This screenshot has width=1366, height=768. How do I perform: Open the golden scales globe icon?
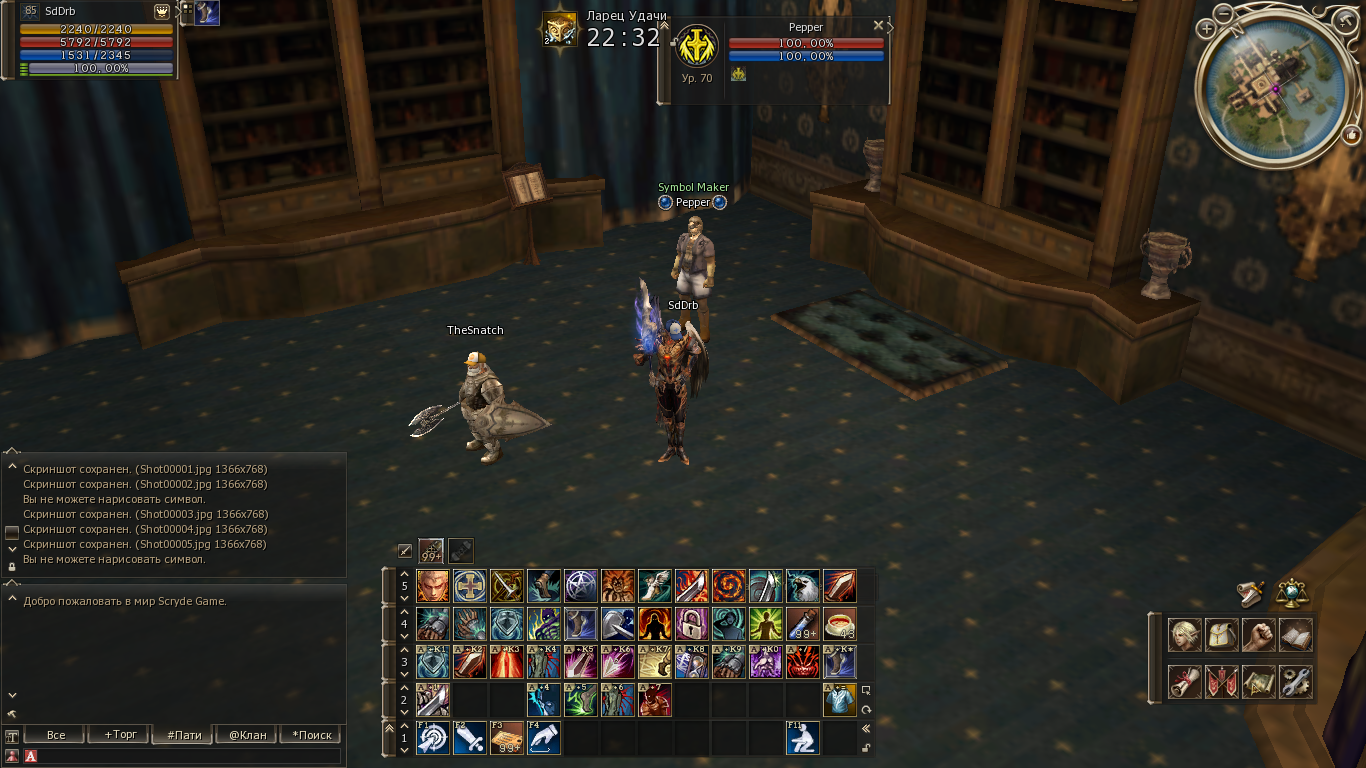(x=1292, y=592)
